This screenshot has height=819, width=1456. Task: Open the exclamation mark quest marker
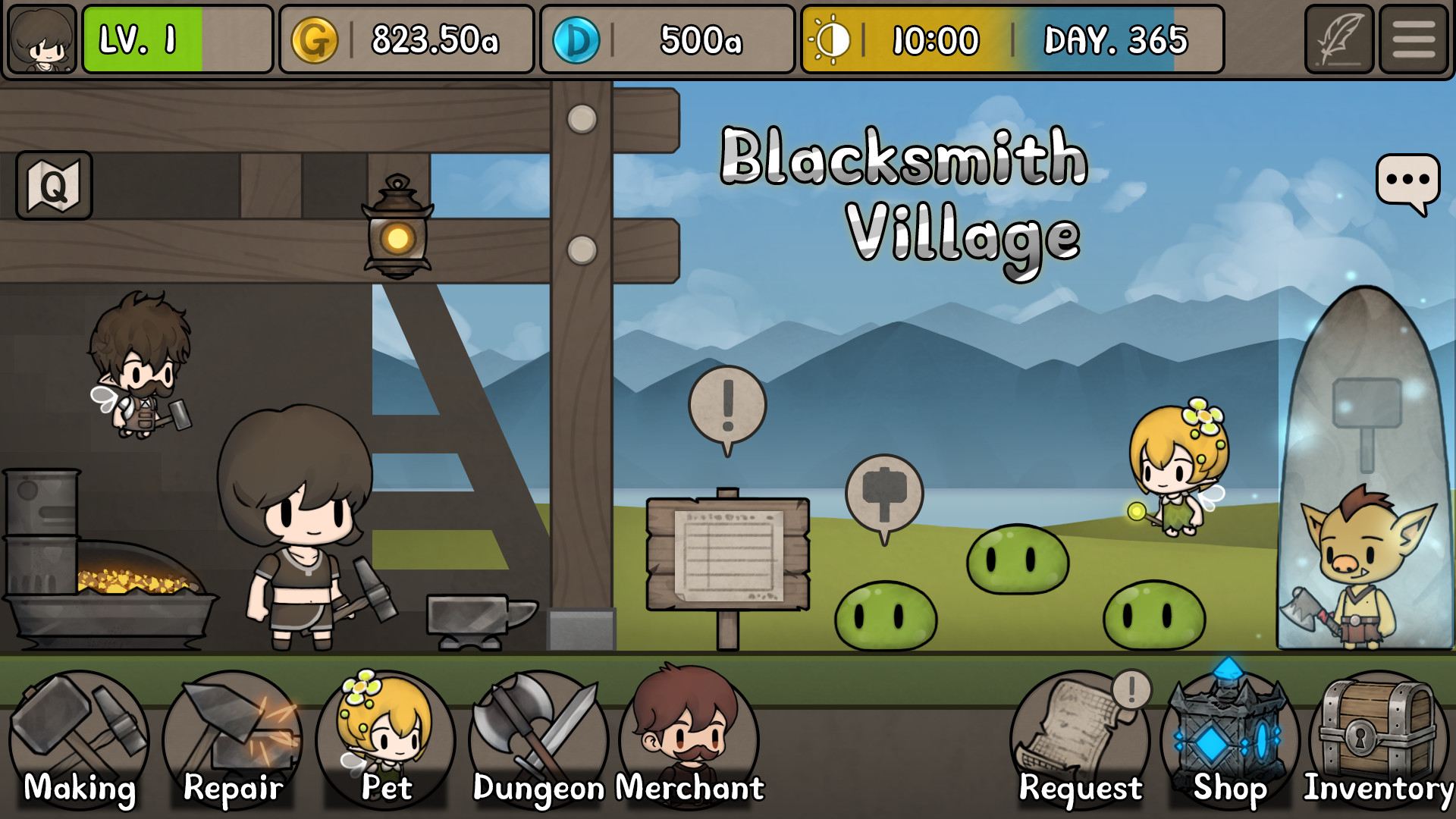(x=729, y=403)
